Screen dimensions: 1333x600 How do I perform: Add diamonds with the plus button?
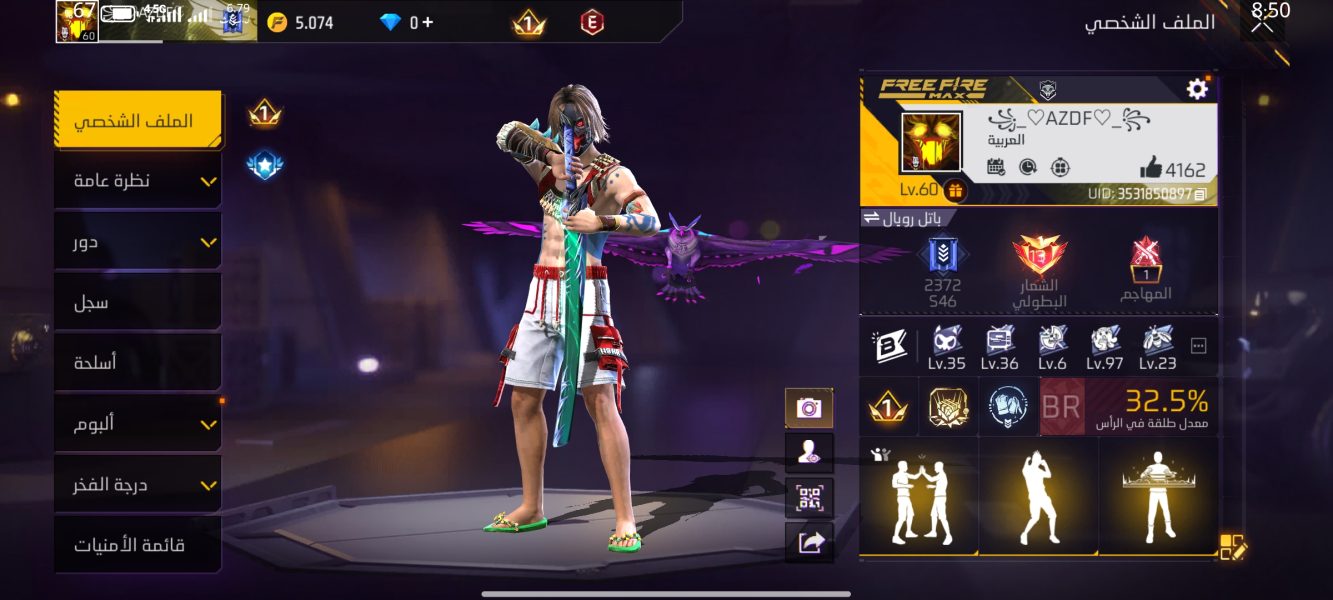(429, 22)
